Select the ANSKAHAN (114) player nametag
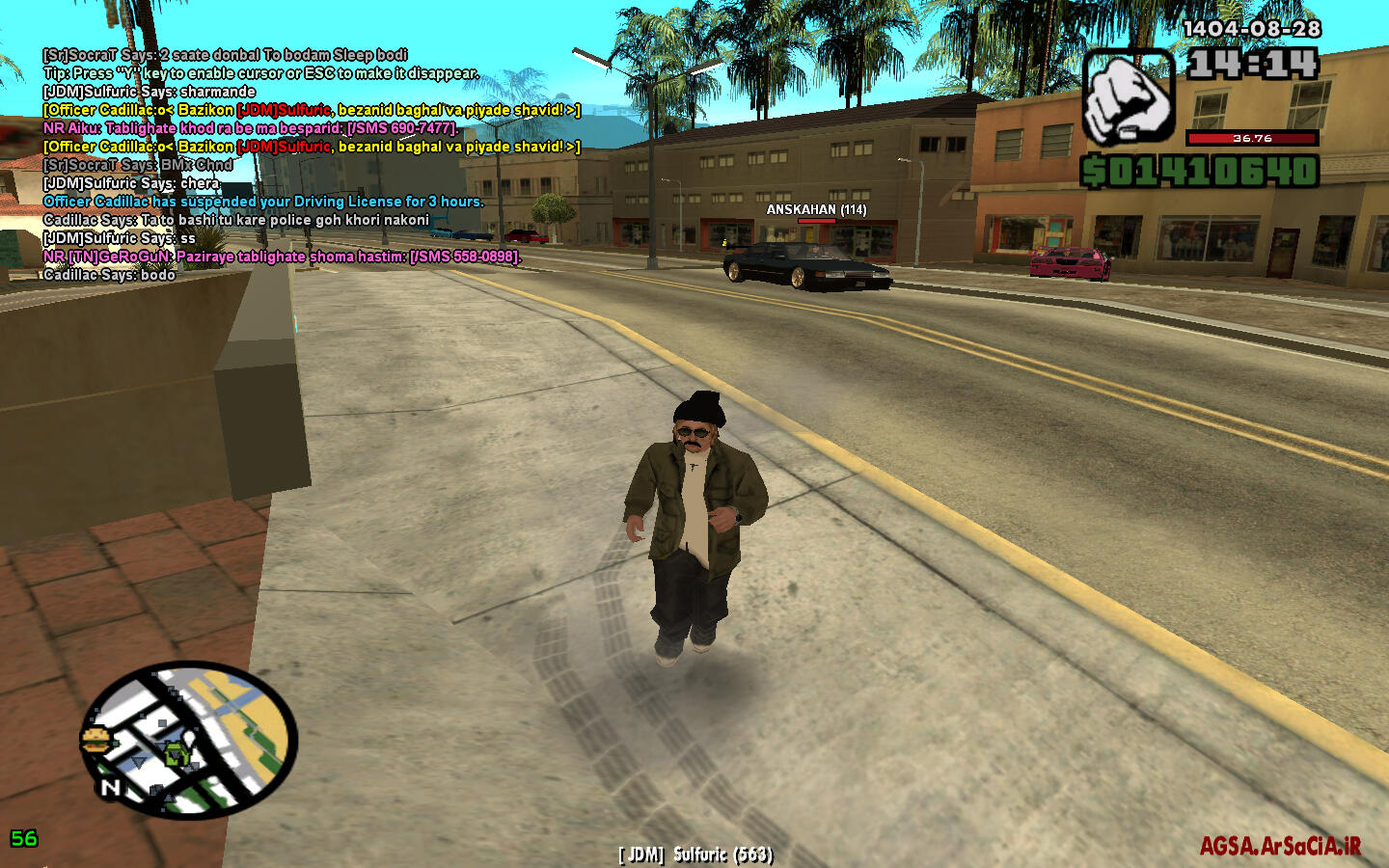Image resolution: width=1389 pixels, height=868 pixels. click(816, 209)
